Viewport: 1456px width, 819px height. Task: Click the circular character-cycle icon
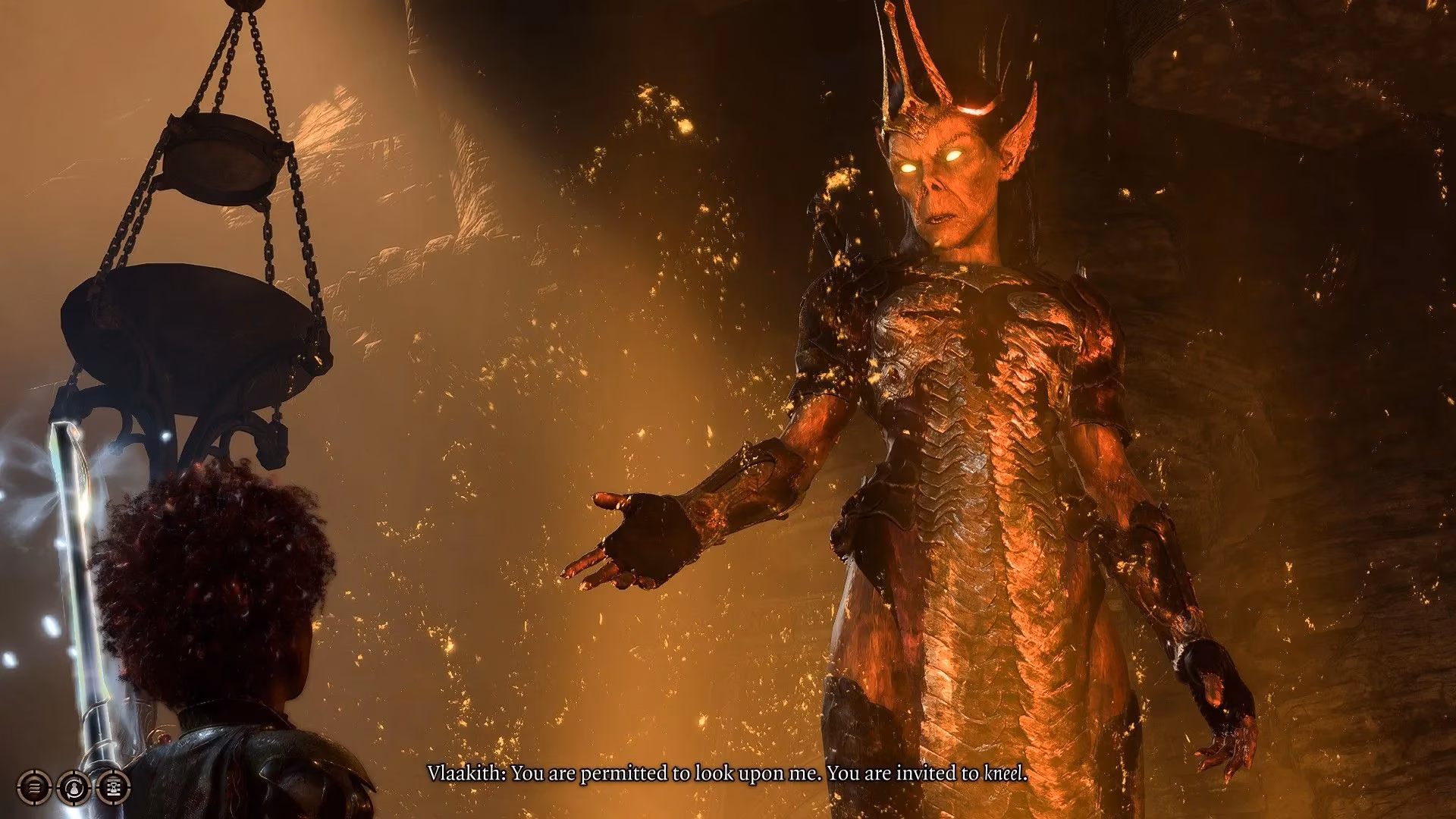point(74,789)
